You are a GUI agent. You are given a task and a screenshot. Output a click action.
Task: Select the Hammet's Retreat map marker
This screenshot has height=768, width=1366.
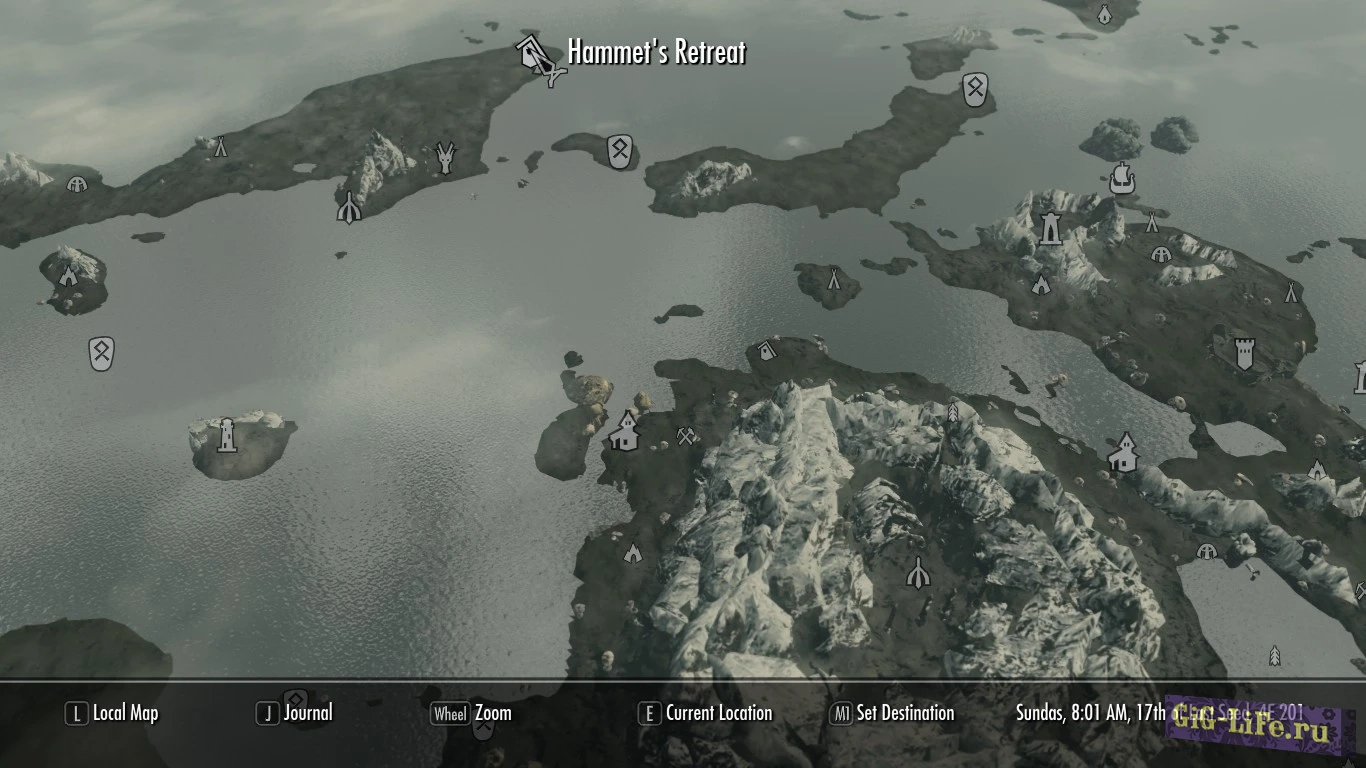(x=537, y=57)
